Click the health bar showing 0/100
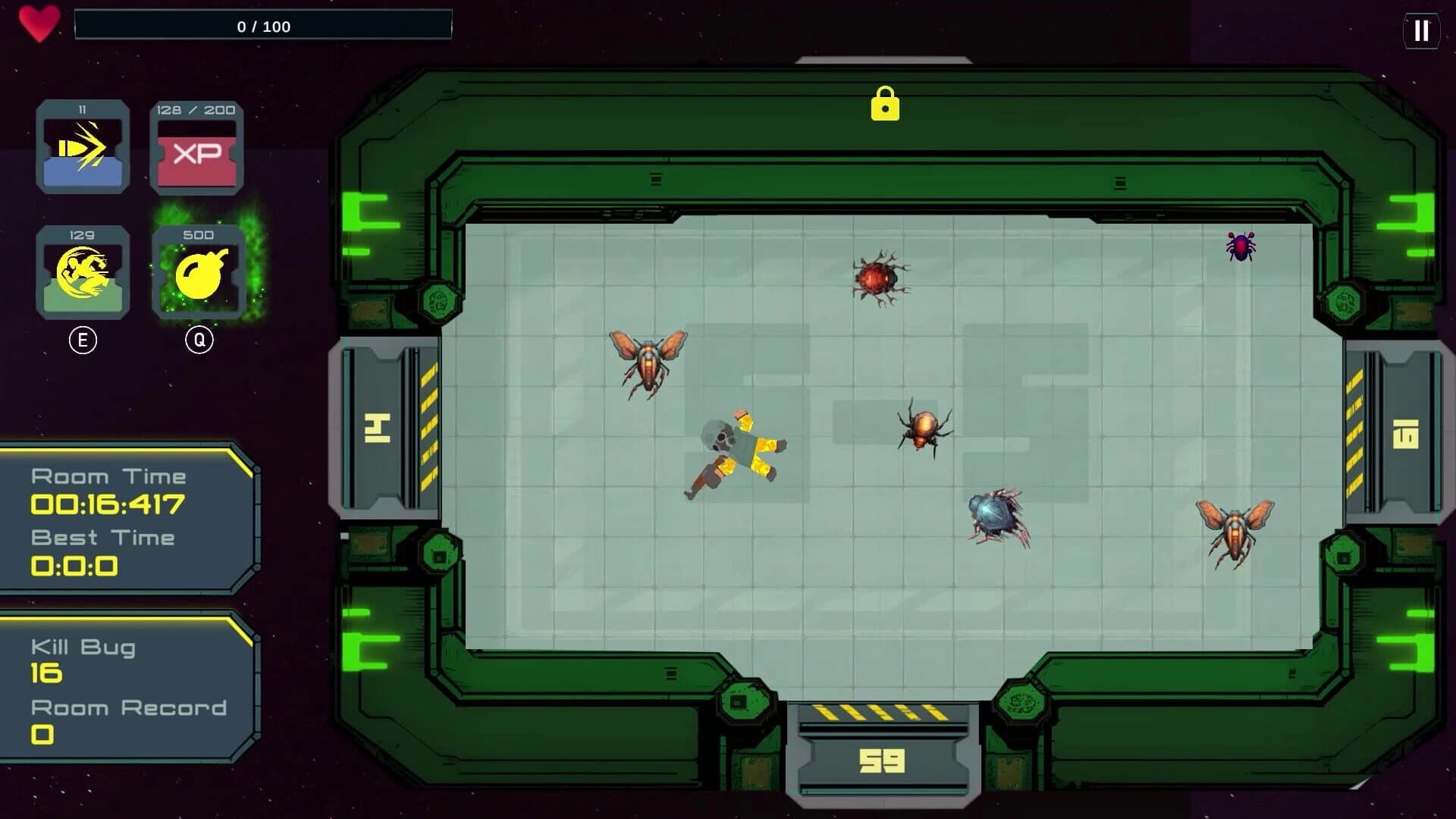The image size is (1456, 819). pos(262,26)
